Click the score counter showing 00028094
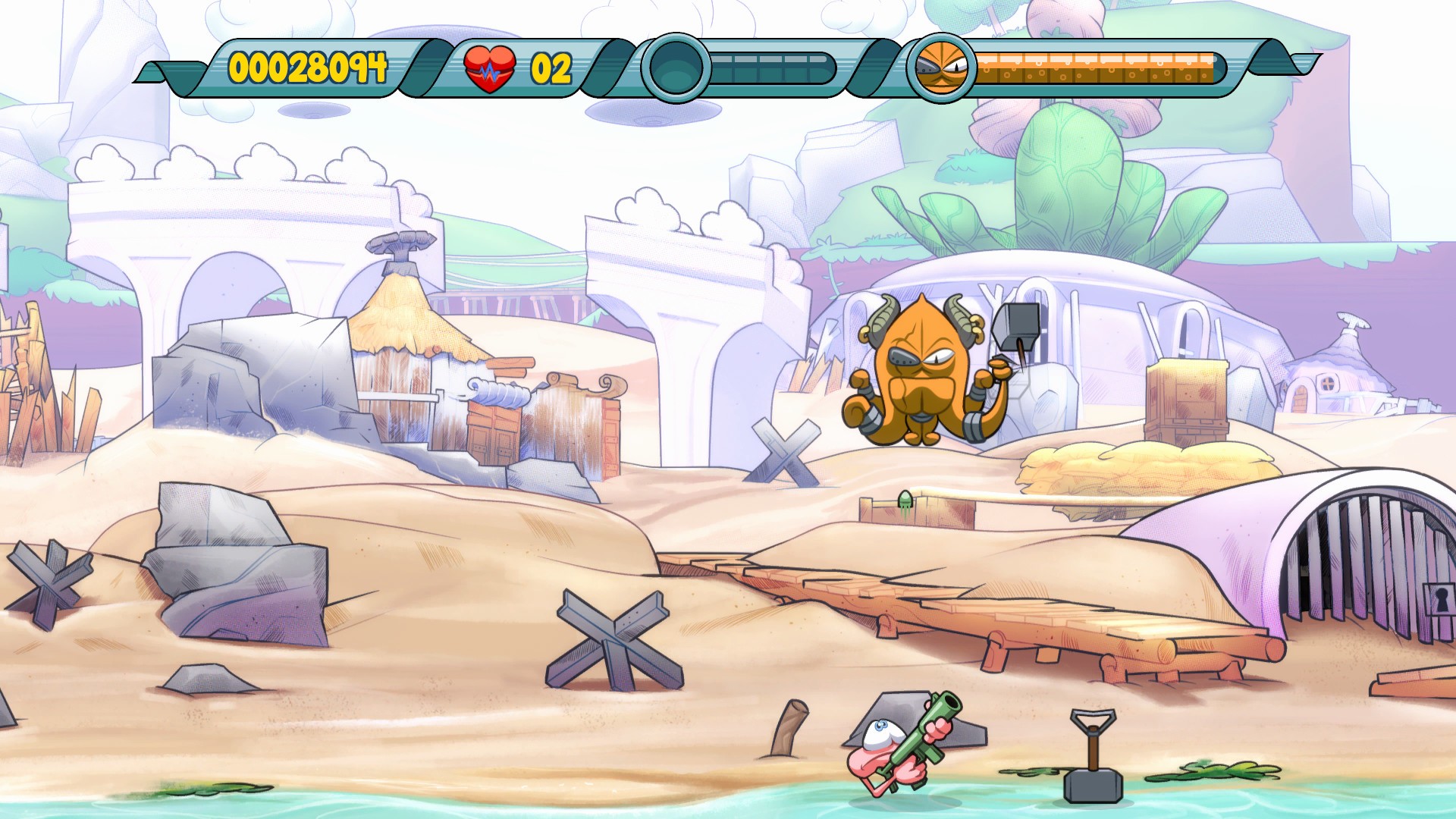Screen dimensions: 1456x819 point(306,67)
